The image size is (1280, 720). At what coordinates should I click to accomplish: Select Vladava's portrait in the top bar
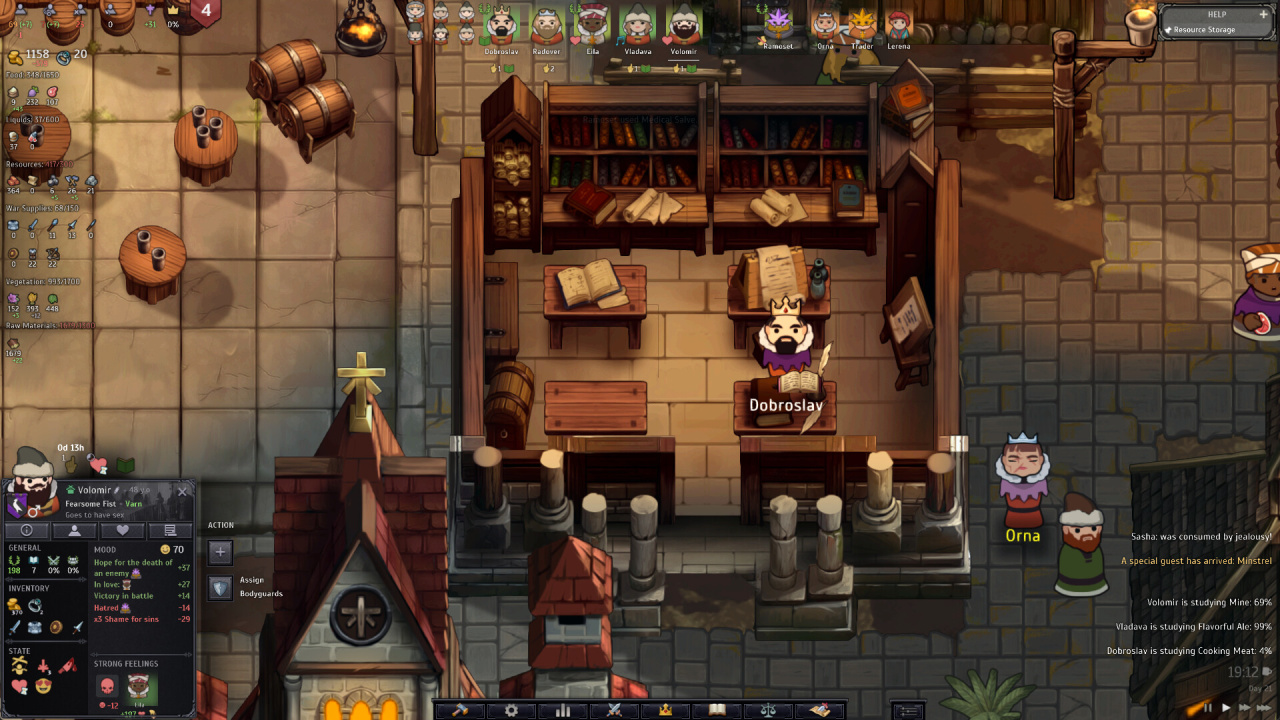point(638,26)
